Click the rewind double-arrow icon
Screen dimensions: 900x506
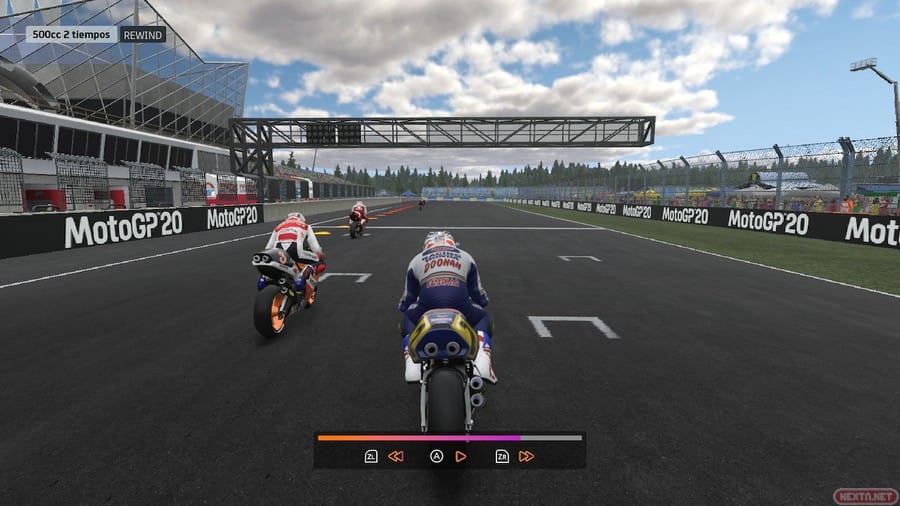pyautogui.click(x=396, y=456)
